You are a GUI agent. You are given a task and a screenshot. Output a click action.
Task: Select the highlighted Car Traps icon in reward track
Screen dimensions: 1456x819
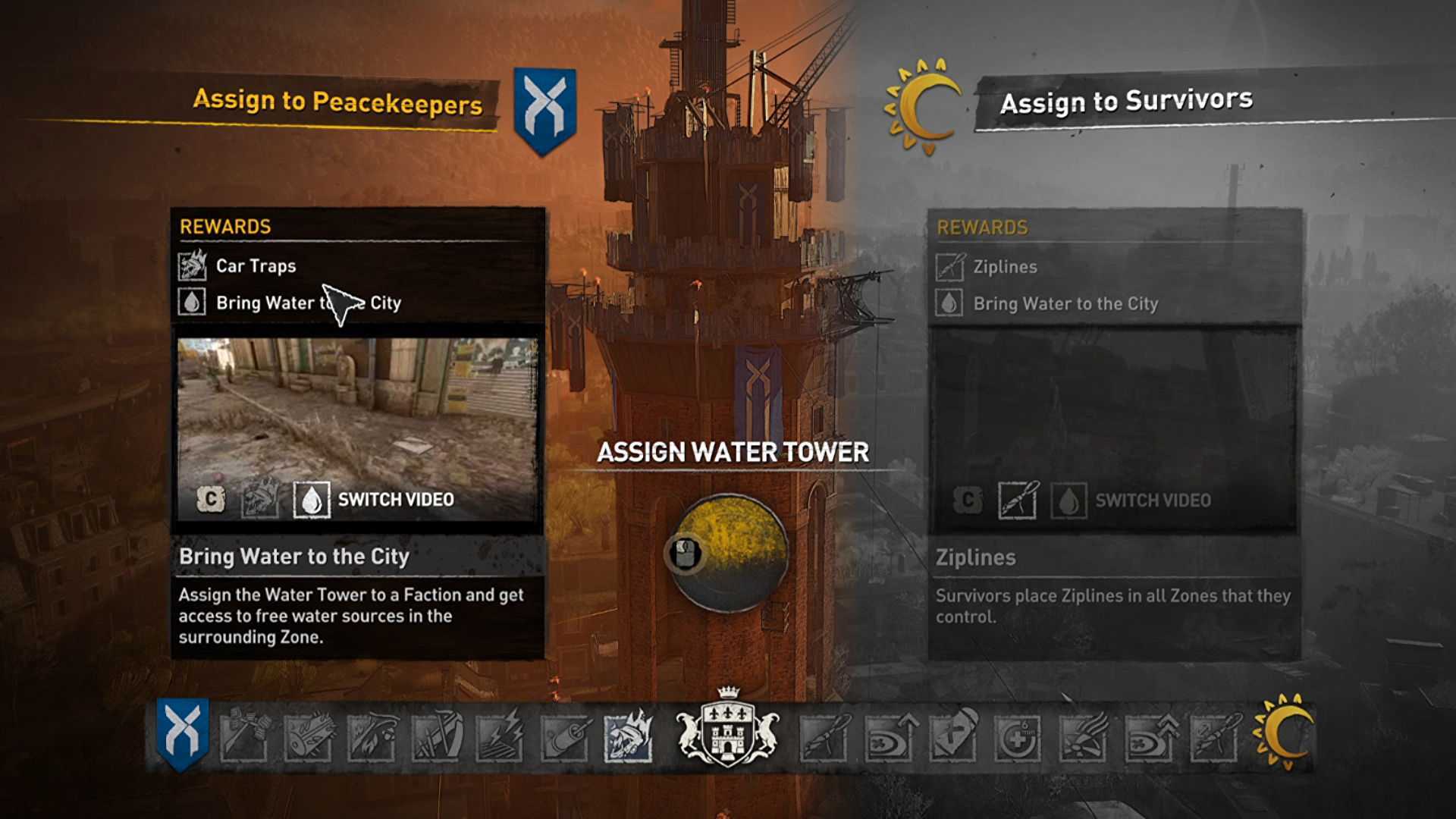click(x=628, y=736)
